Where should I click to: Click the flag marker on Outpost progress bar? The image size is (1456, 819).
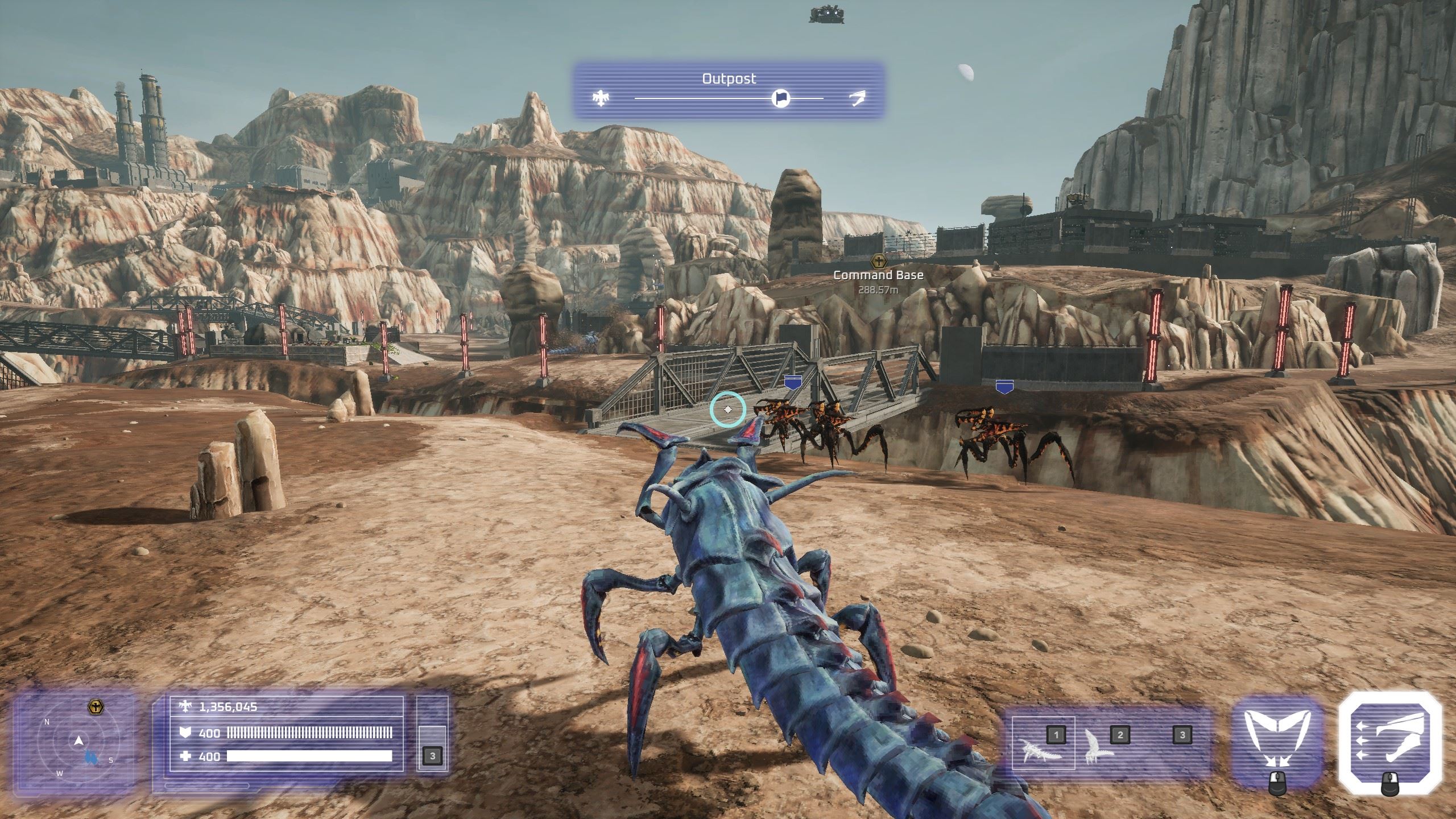(781, 98)
